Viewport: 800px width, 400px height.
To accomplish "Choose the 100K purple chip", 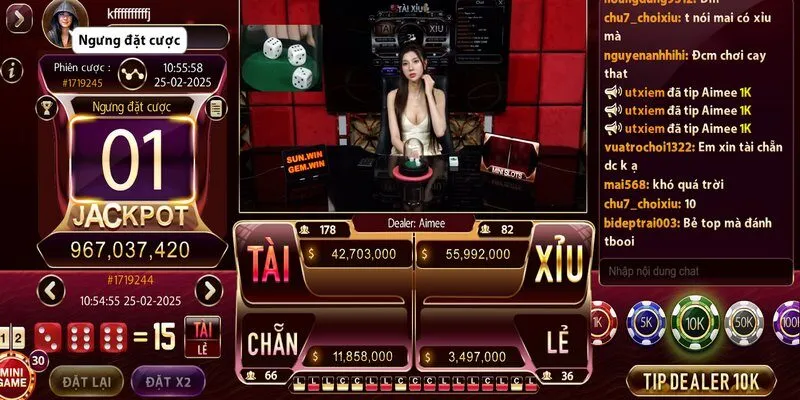I will tap(788, 322).
